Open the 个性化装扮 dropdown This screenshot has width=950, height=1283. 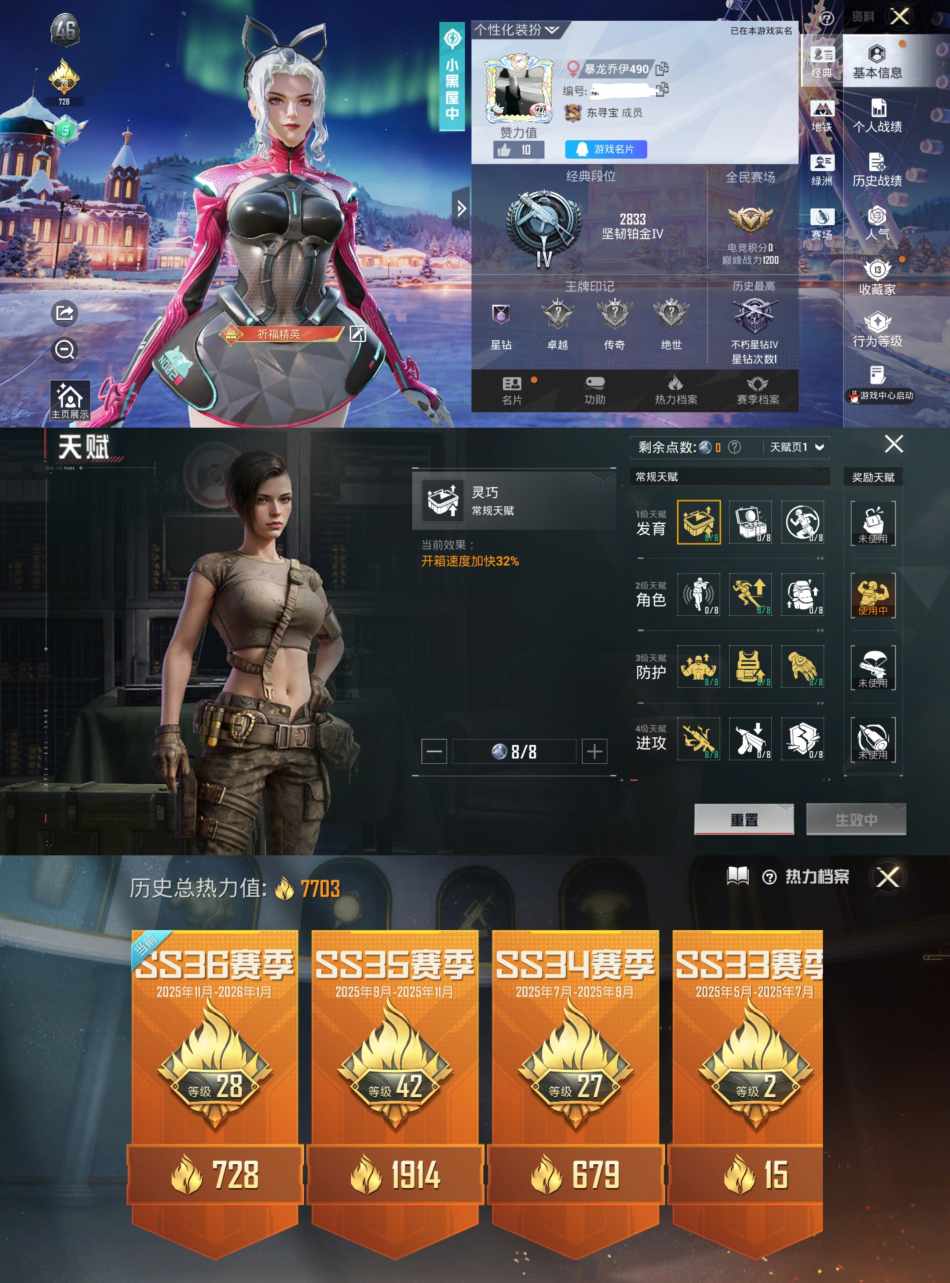click(x=516, y=30)
